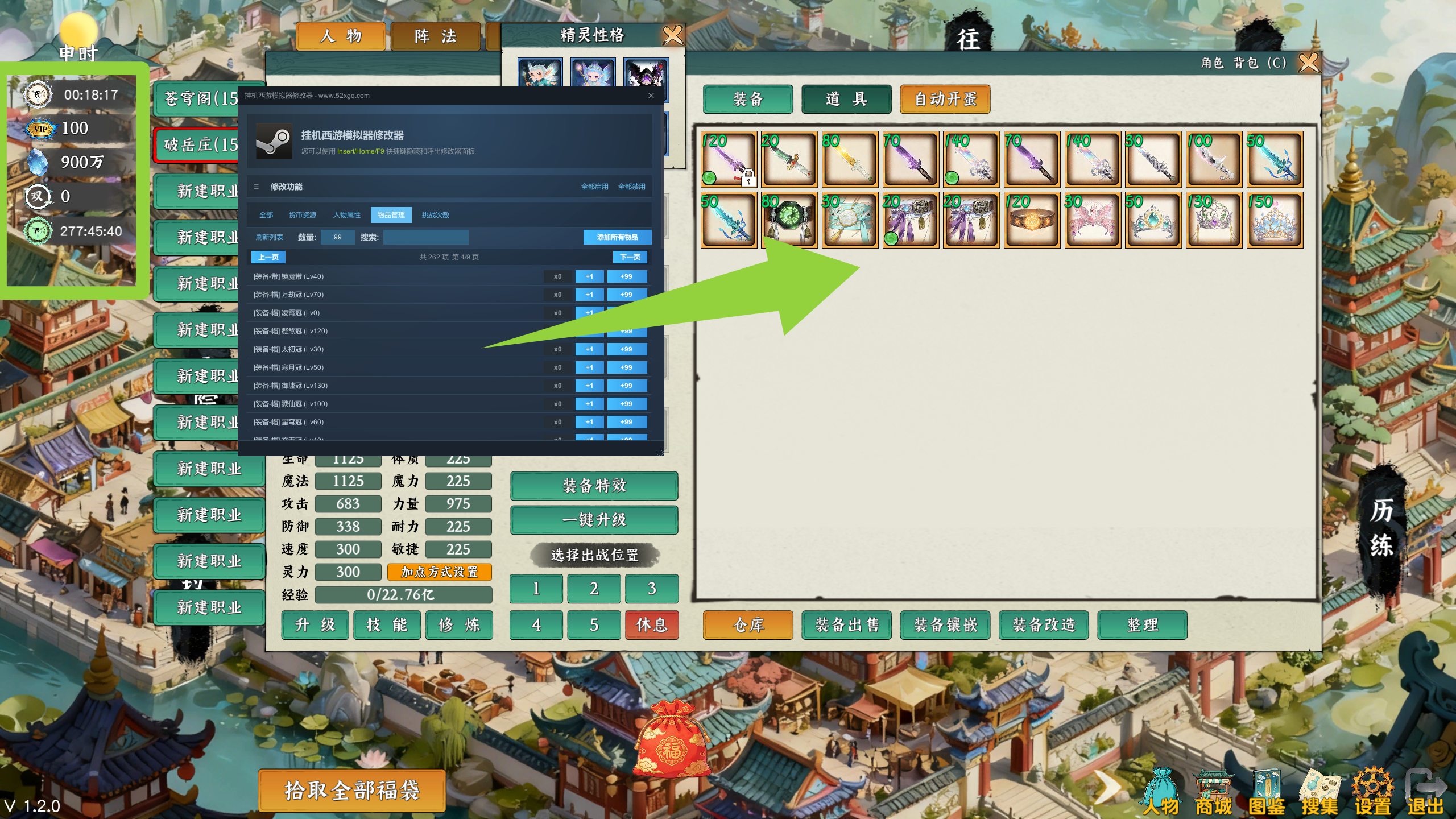The image size is (1456, 819).
Task: Click the 一键升级 one-click upgrade button
Action: [594, 520]
